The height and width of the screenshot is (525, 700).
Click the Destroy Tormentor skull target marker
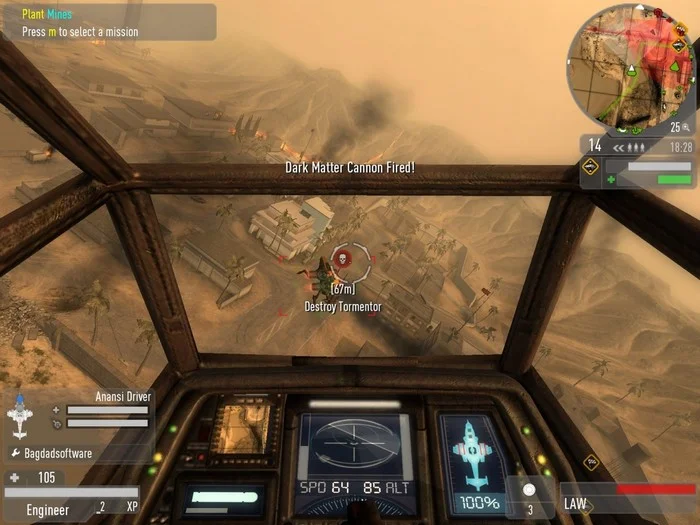point(342,260)
